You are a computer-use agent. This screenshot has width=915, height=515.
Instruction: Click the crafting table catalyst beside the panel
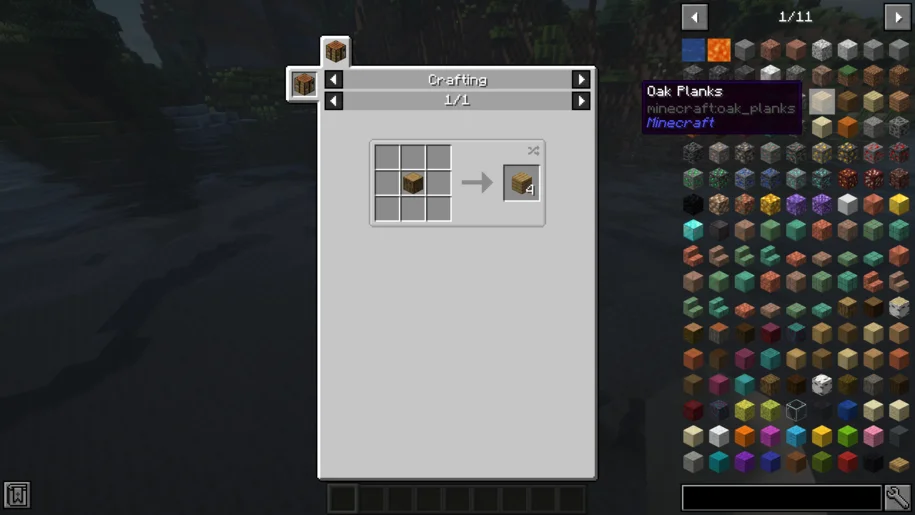304,84
